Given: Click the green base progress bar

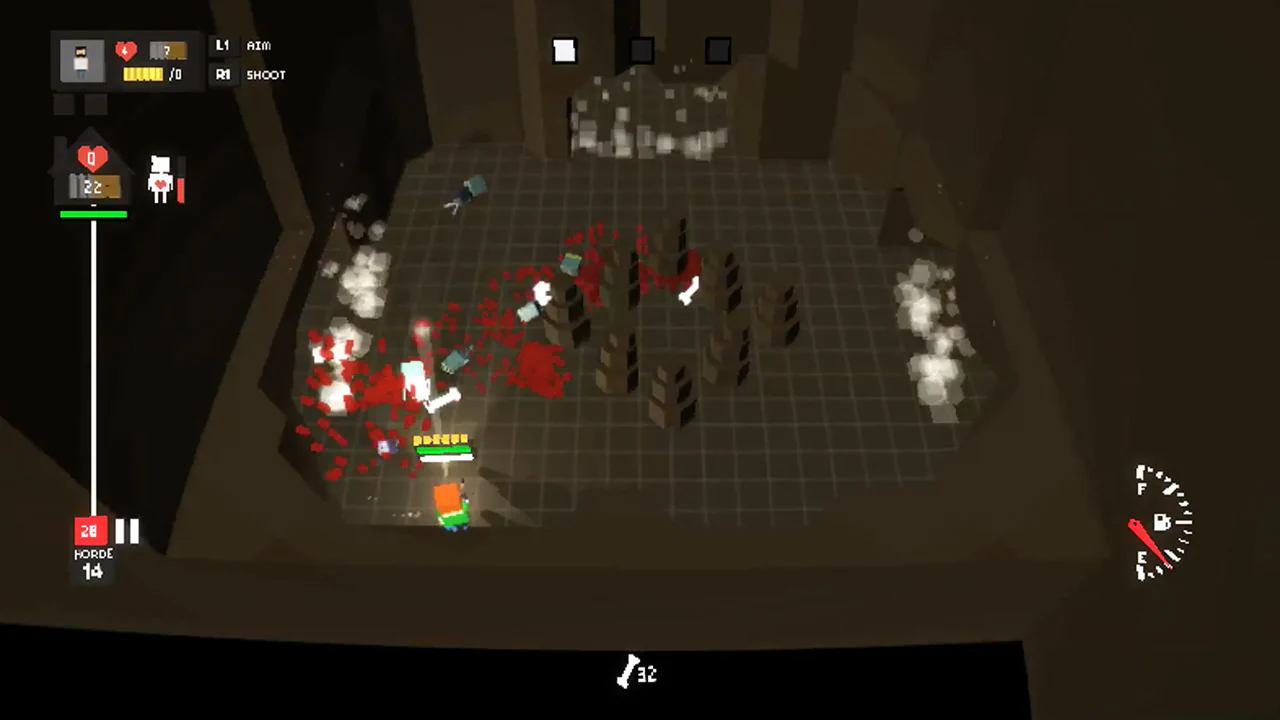Looking at the screenshot, I should (x=93, y=213).
